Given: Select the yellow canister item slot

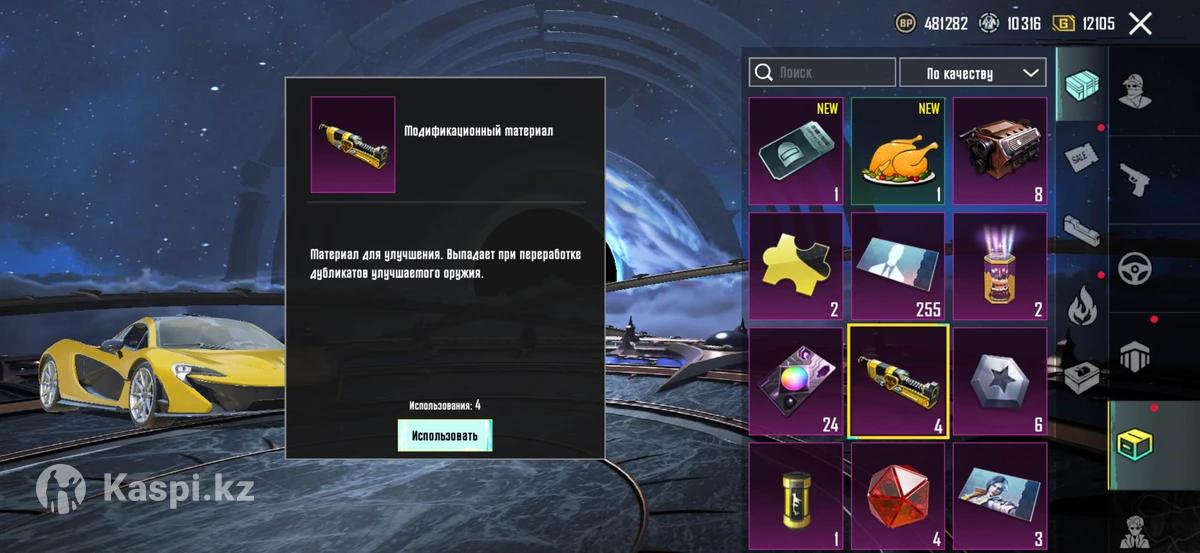Looking at the screenshot, I should (x=796, y=497).
